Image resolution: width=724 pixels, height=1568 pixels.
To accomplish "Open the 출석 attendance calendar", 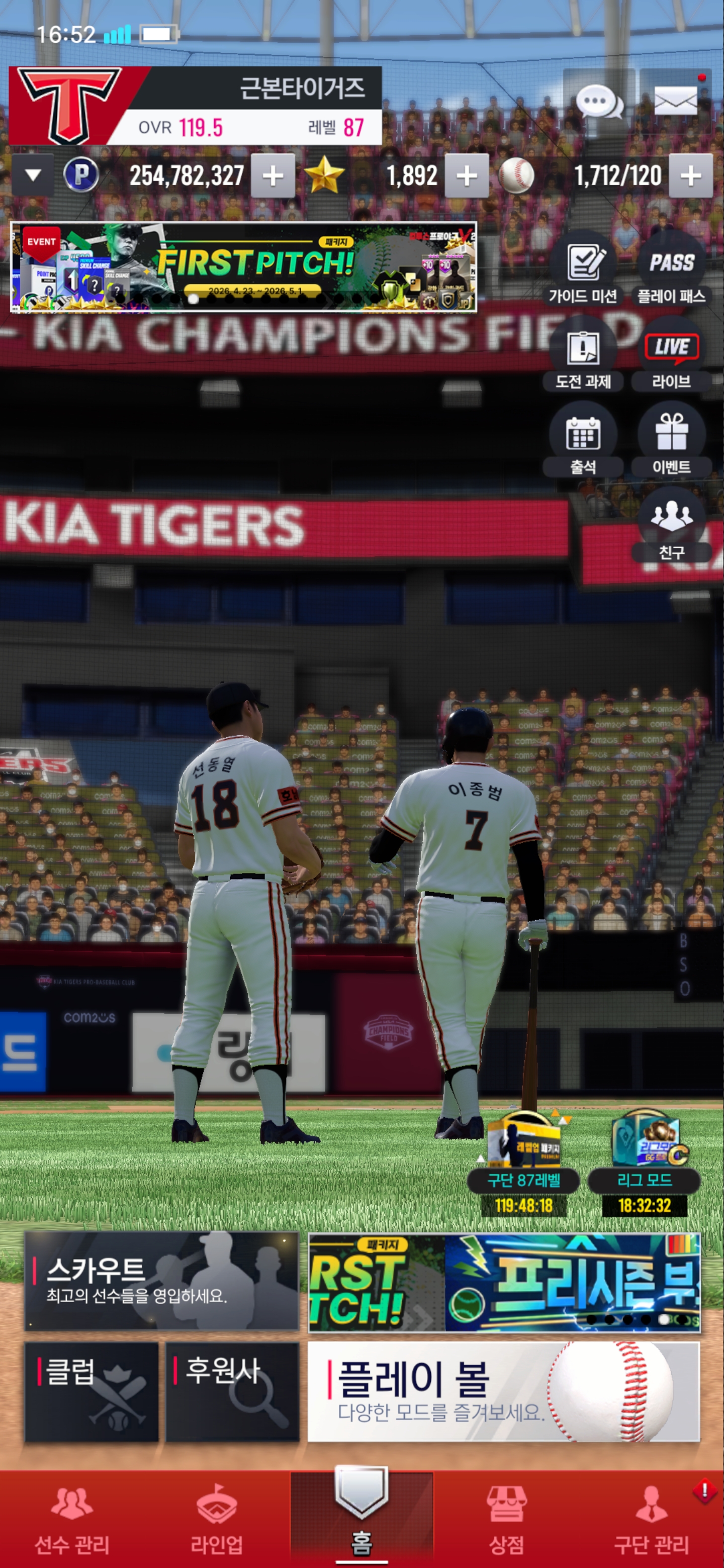I will (583, 440).
